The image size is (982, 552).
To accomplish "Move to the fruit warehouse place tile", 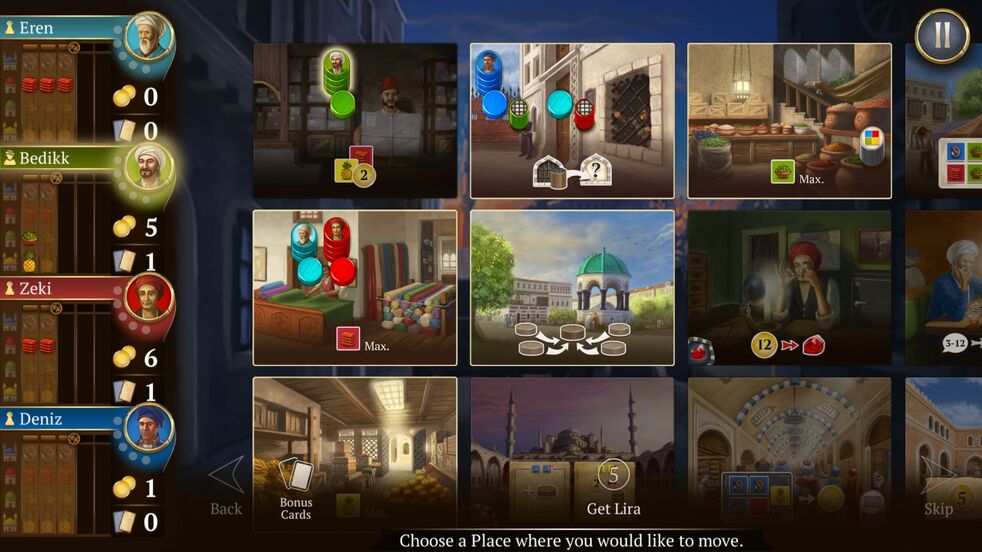I will pos(355,120).
